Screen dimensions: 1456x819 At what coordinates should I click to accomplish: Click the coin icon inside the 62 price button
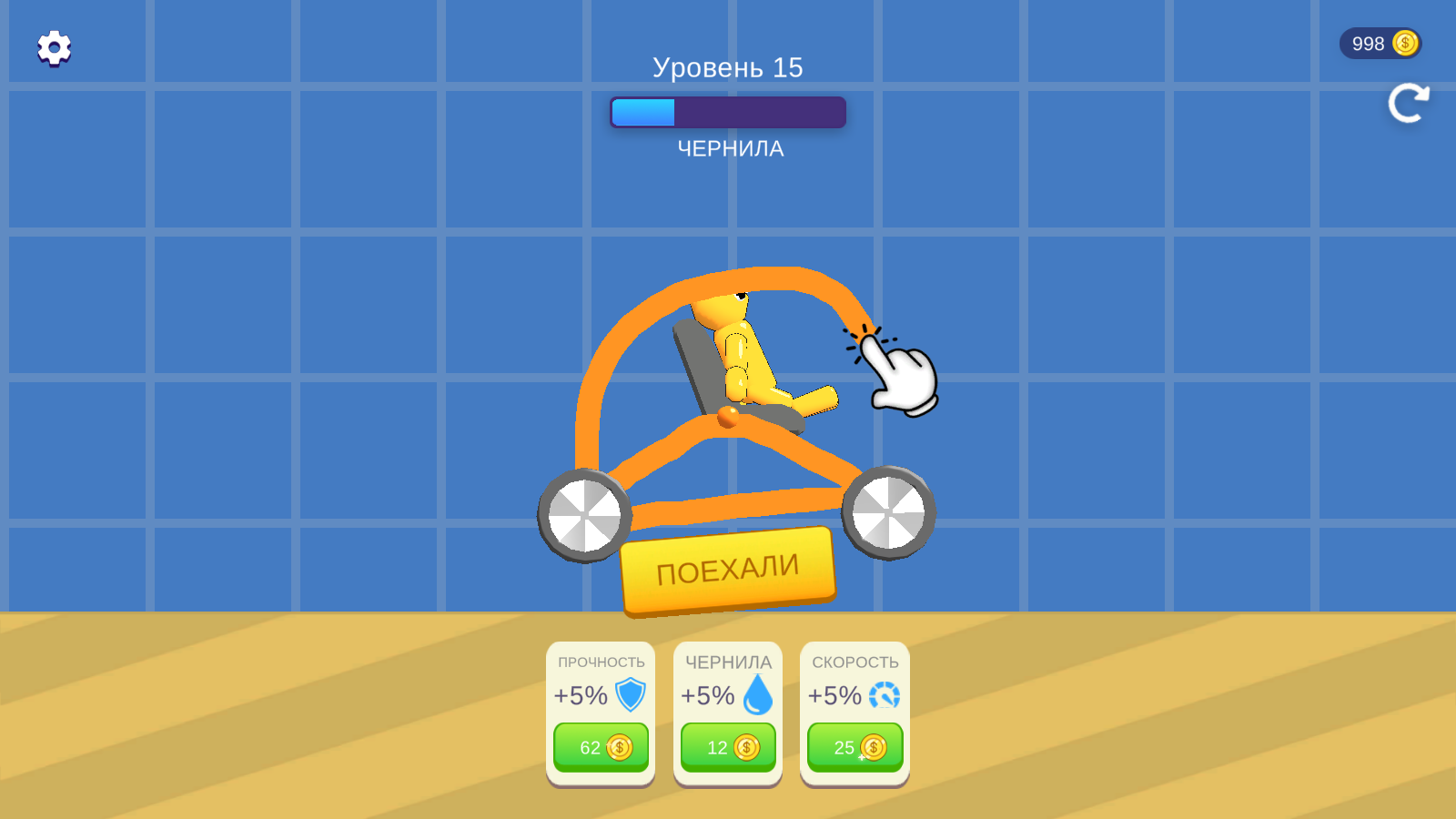click(618, 747)
